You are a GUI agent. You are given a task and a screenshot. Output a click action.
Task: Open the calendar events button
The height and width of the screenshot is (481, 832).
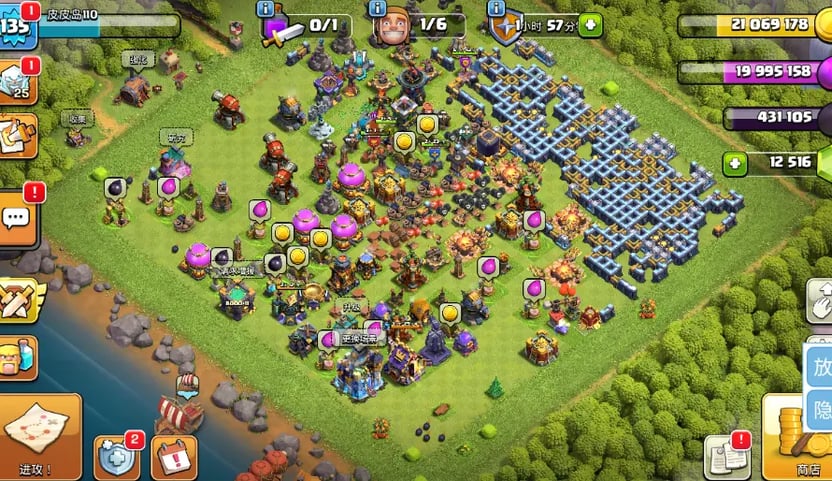coord(173,457)
